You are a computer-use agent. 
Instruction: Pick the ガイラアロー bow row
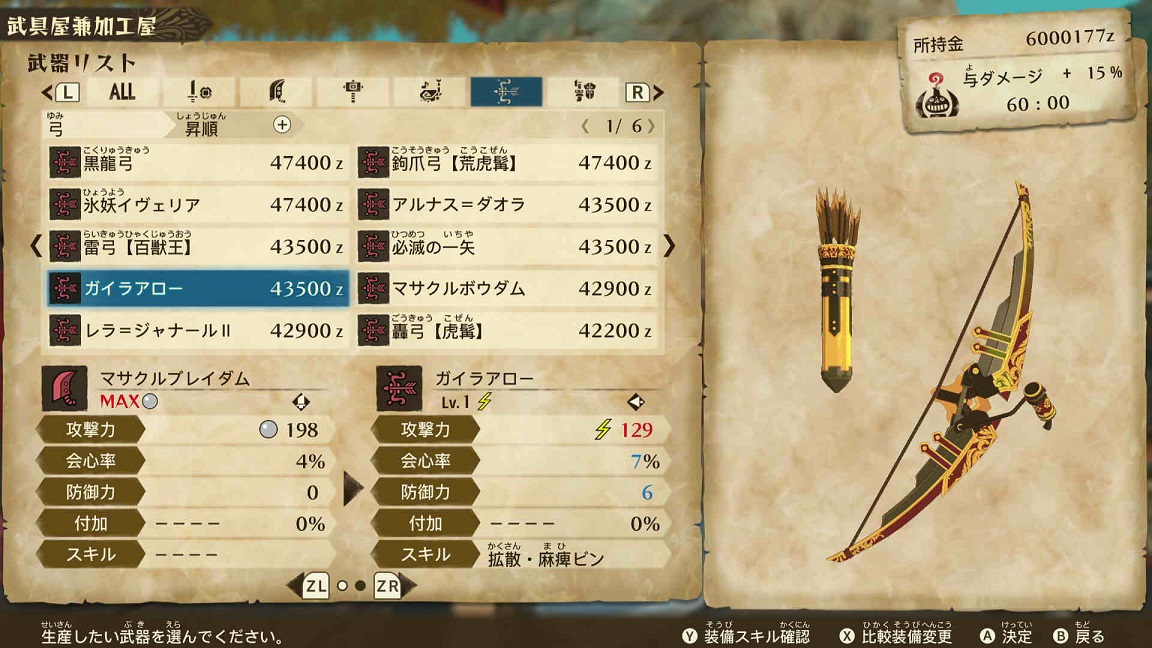click(198, 289)
